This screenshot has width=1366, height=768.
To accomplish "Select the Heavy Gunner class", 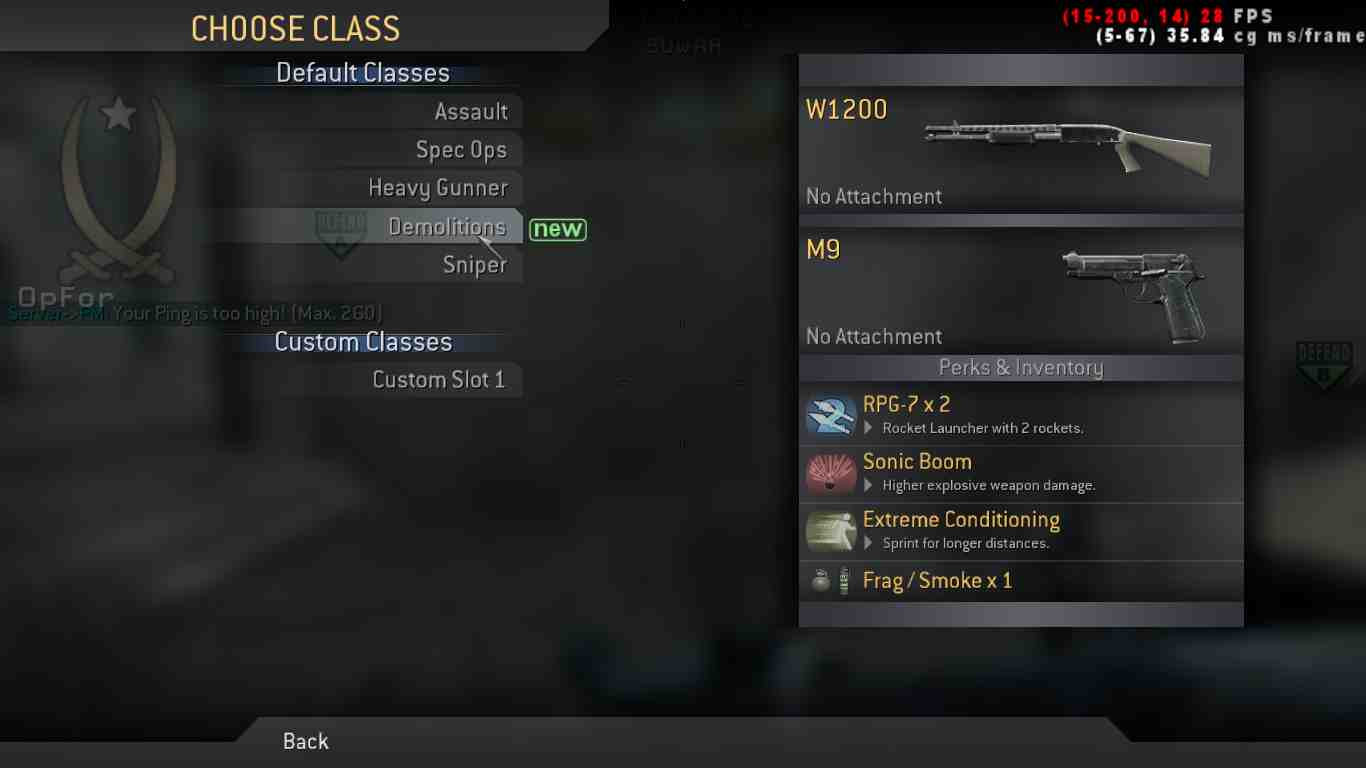I will point(439,187).
